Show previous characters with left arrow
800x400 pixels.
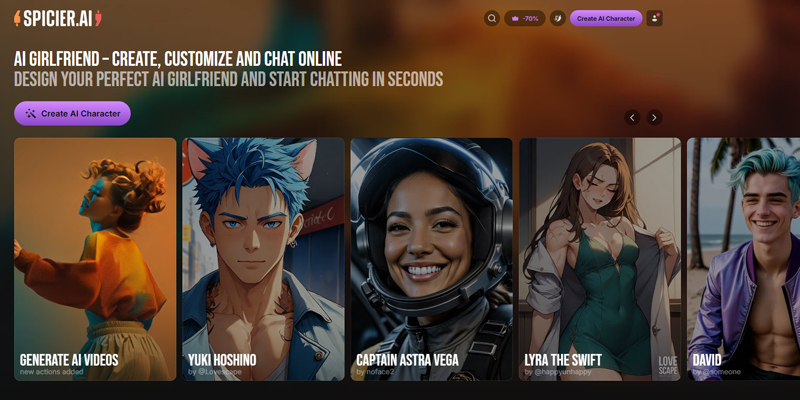pos(632,117)
